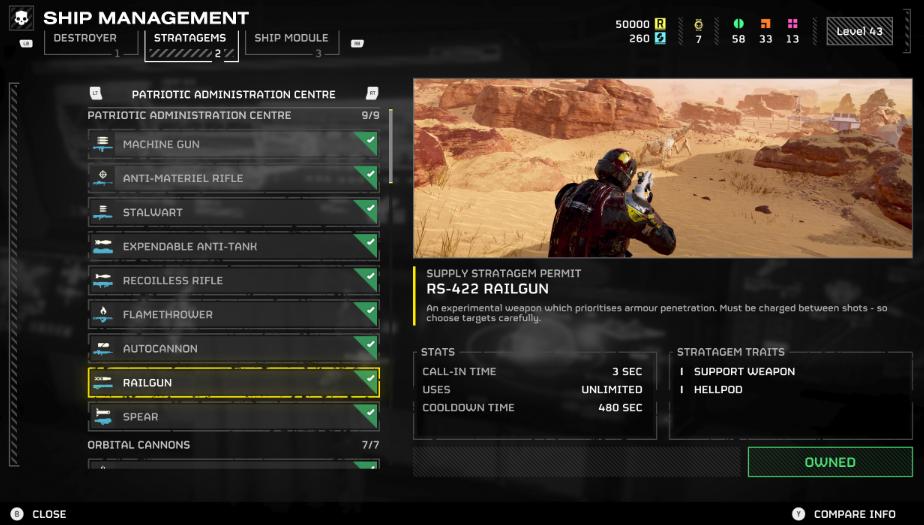924x525 pixels.
Task: Click the Orbital Cannons section heading
Action: (x=139, y=445)
